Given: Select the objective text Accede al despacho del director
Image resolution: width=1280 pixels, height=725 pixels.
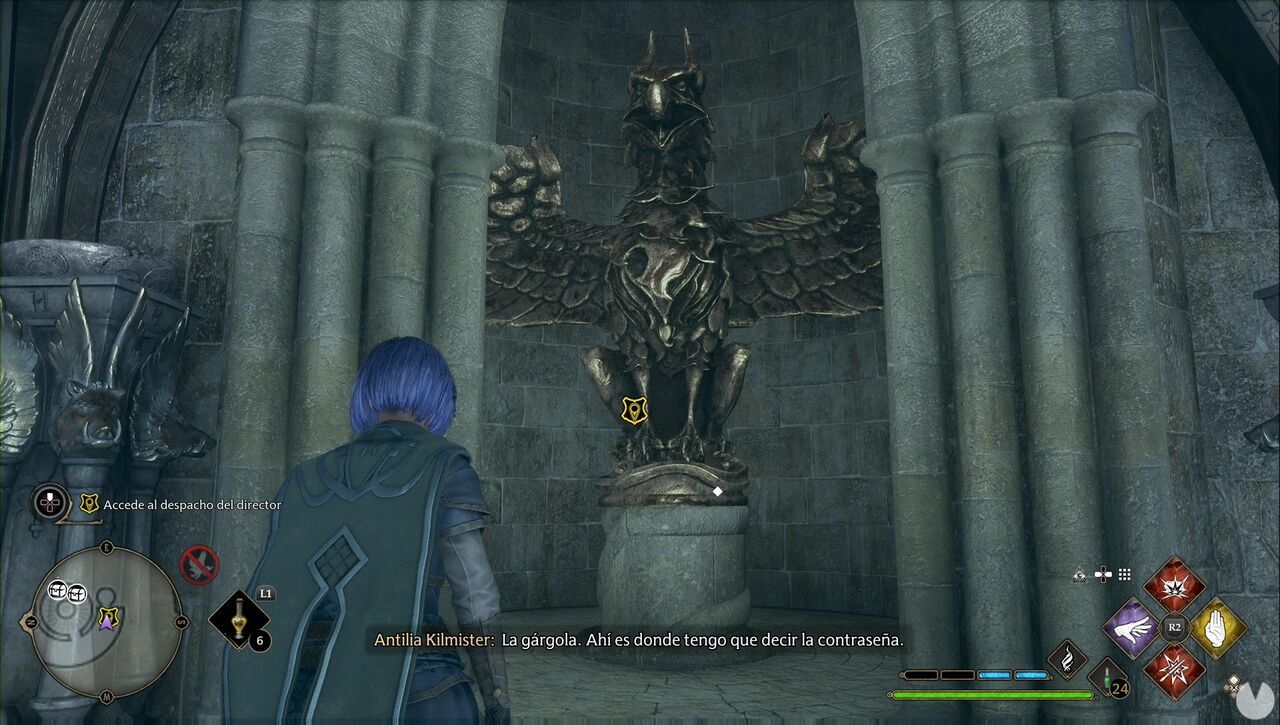Looking at the screenshot, I should (x=191, y=504).
